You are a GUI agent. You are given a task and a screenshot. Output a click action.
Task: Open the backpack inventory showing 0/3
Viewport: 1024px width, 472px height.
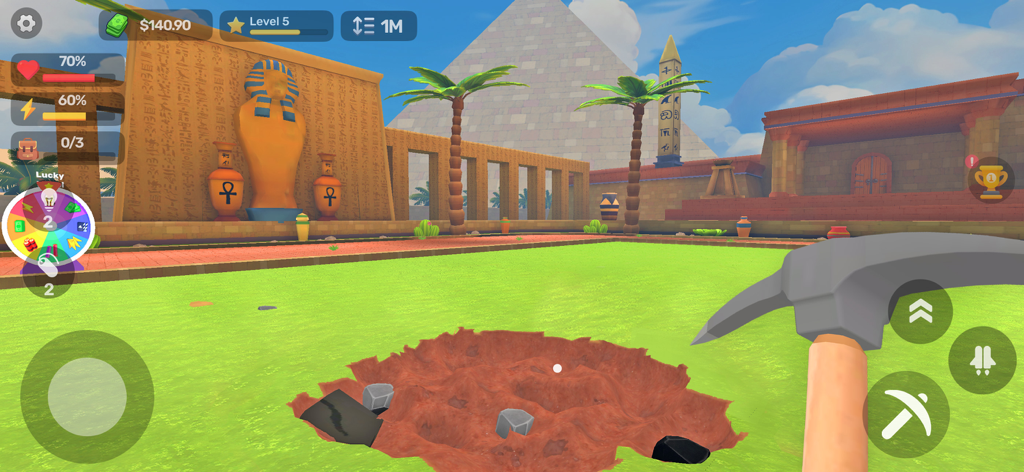tap(66, 146)
